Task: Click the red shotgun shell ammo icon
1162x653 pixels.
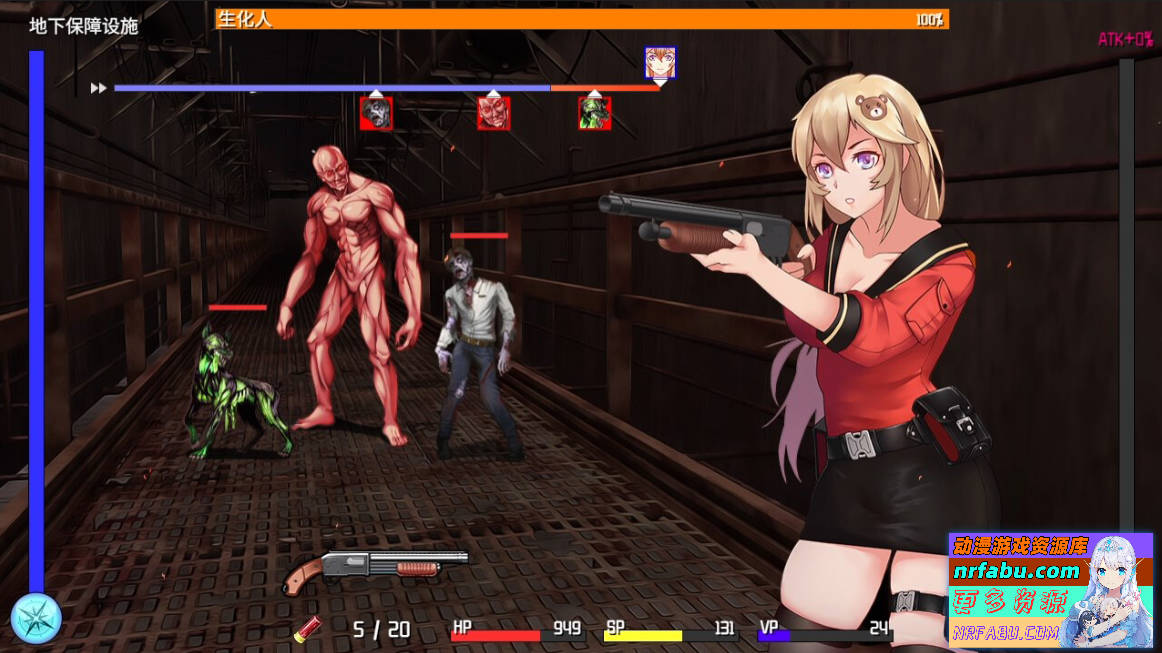Action: [306, 629]
